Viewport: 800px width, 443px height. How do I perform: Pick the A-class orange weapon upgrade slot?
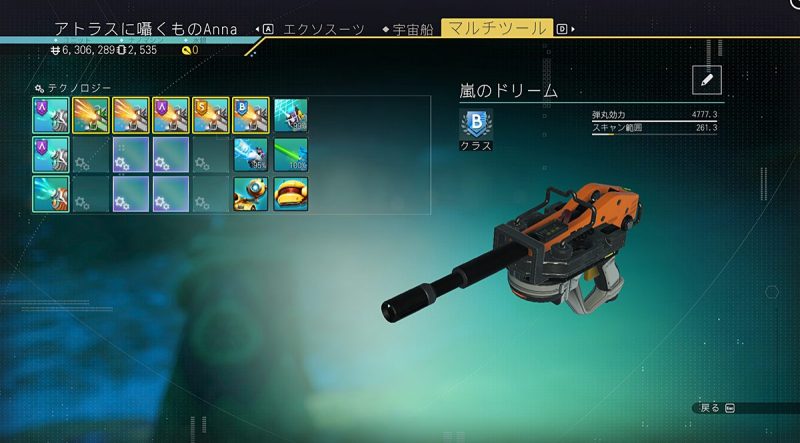pyautogui.click(x=170, y=114)
